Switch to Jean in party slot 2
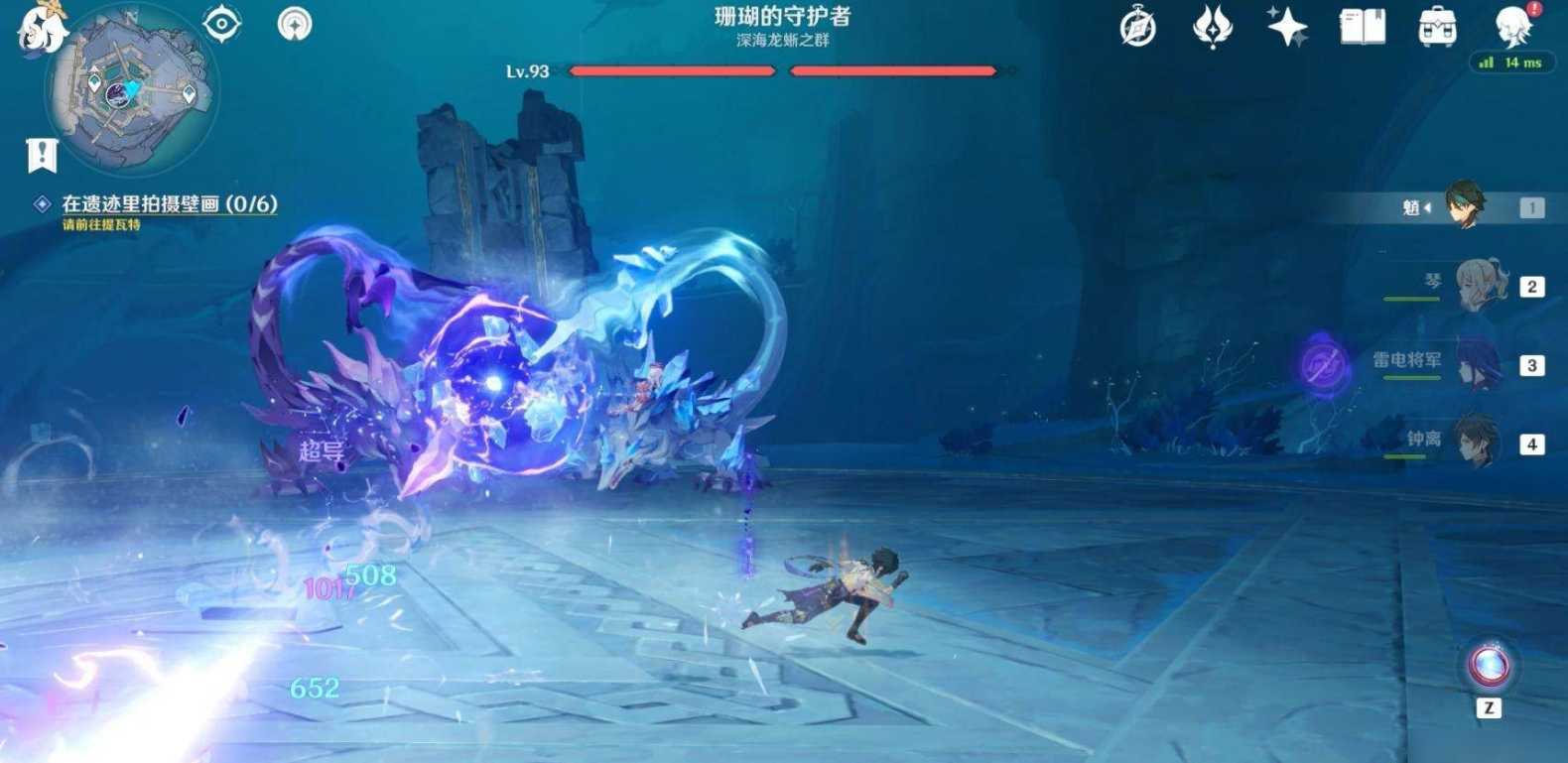Viewport: 1568px width, 763px height. point(1478,286)
